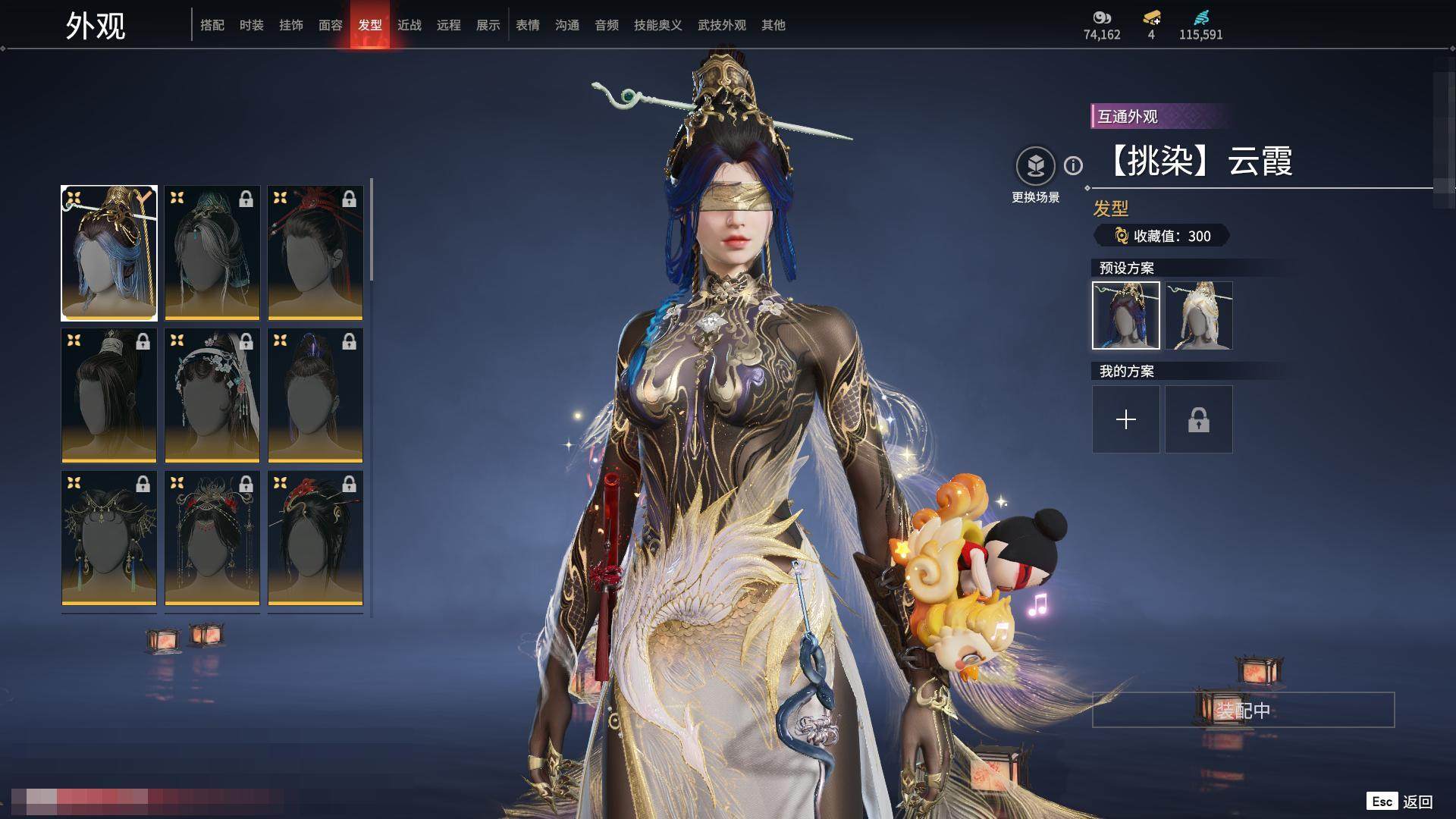Click the 装配中 equip button
This screenshot has width=1456, height=819.
coord(1243,710)
